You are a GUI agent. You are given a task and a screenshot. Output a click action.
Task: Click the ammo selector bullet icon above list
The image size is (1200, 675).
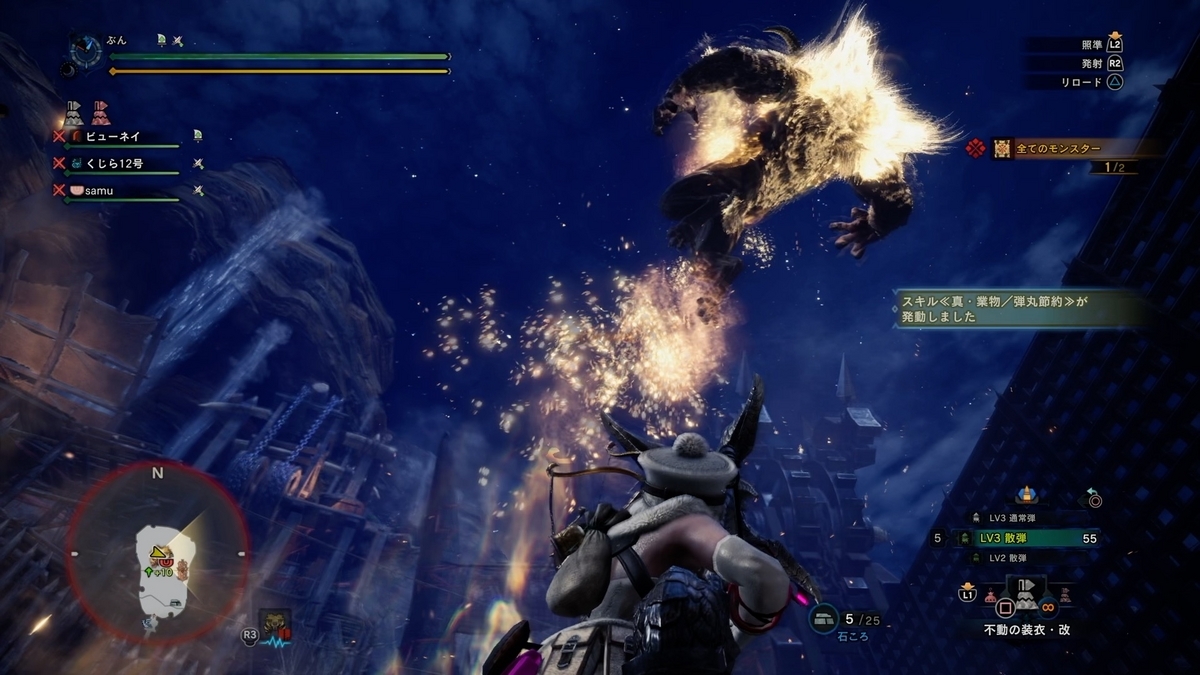tap(1025, 495)
